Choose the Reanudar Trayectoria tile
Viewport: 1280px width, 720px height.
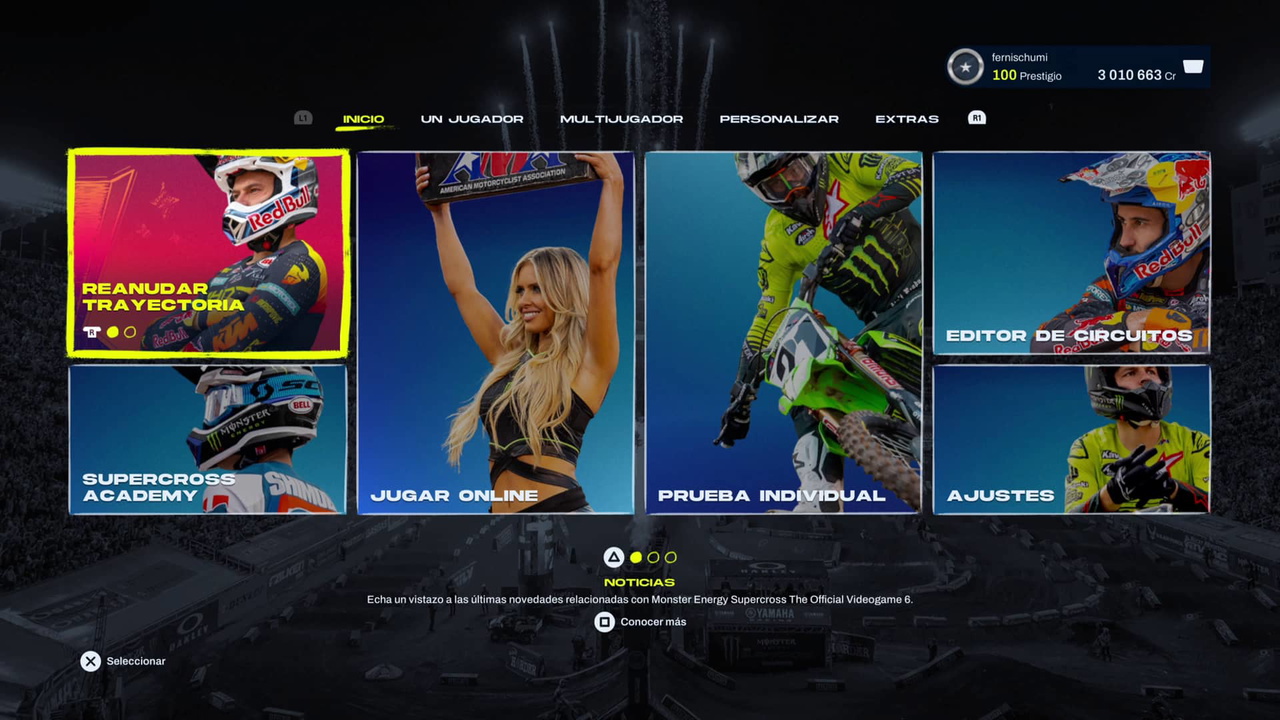point(208,253)
